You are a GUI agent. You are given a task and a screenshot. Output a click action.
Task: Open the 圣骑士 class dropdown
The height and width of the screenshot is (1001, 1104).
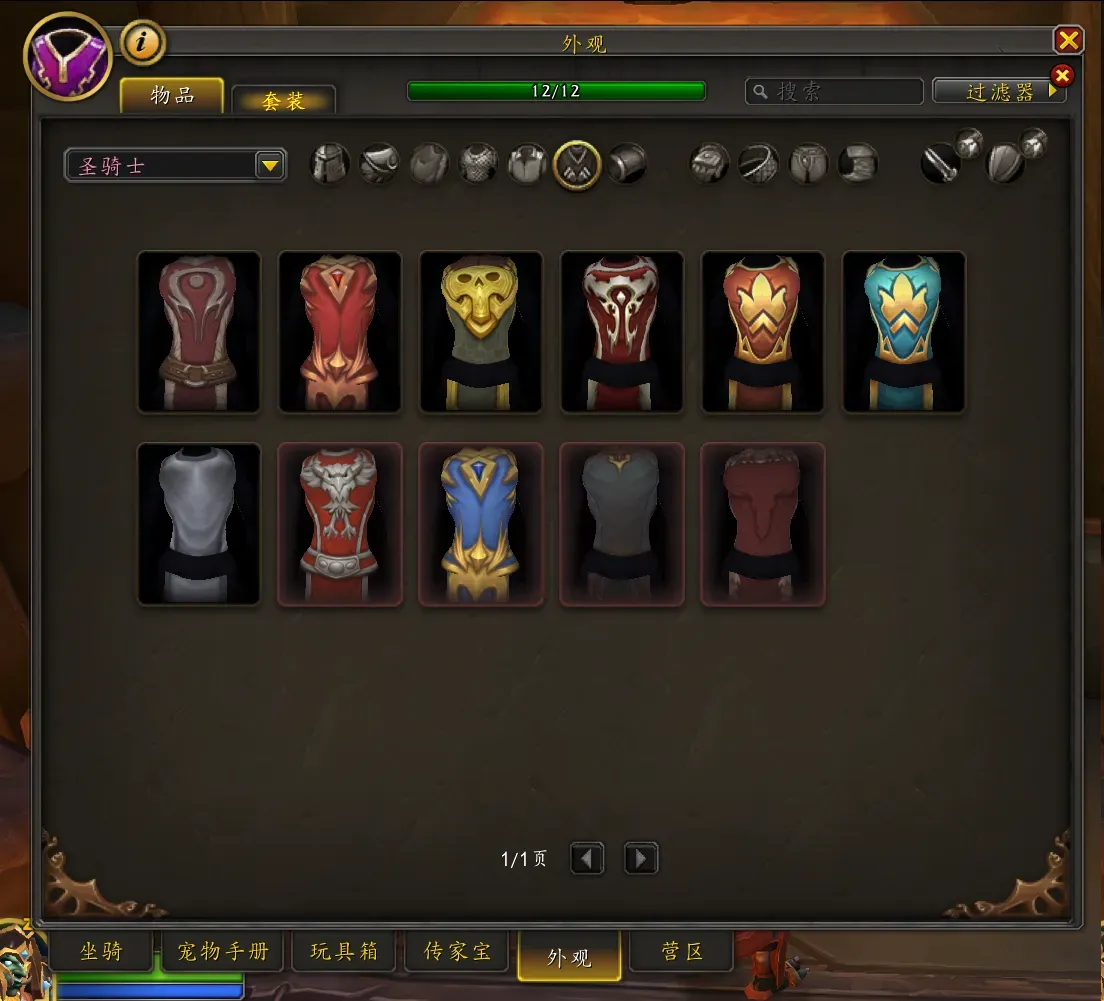(269, 166)
